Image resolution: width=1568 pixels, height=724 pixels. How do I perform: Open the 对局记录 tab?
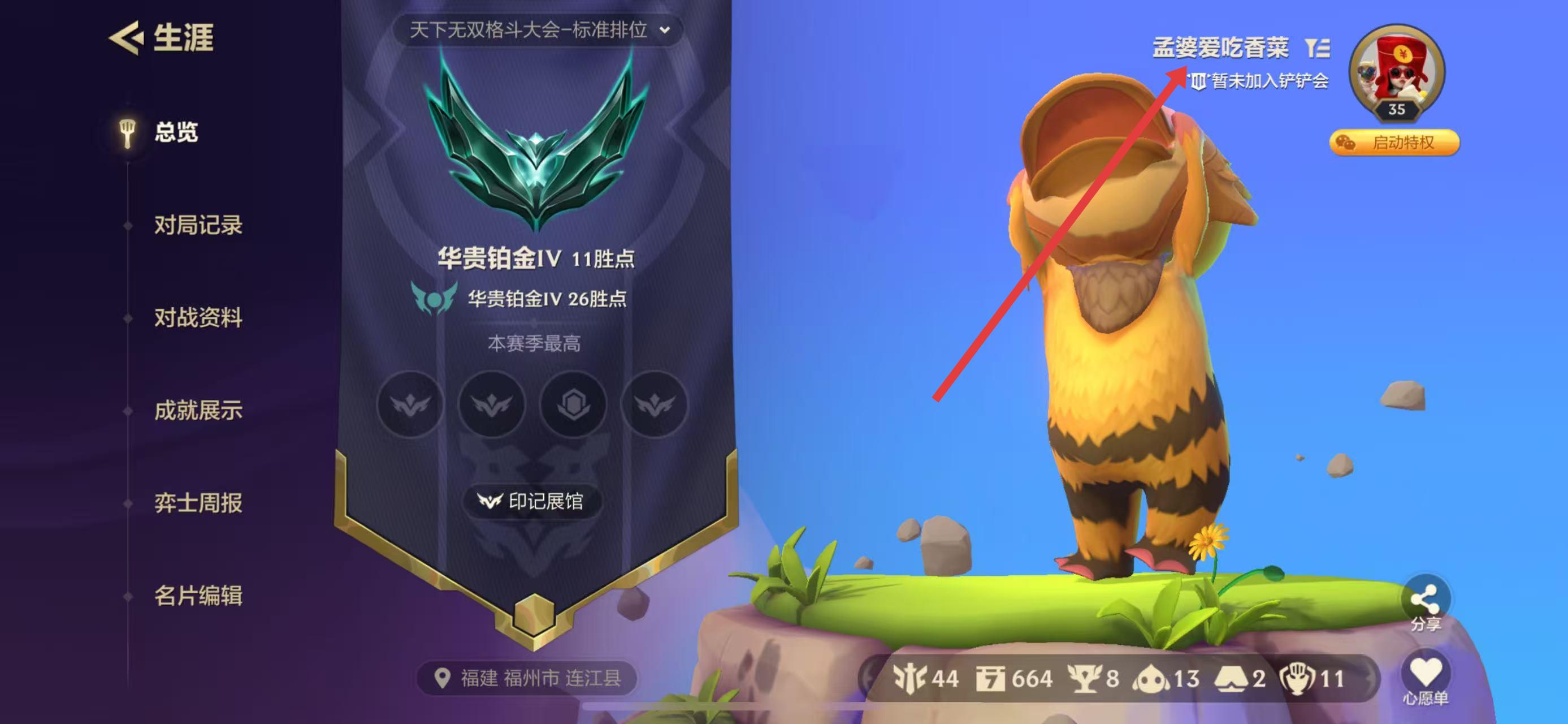(x=198, y=225)
